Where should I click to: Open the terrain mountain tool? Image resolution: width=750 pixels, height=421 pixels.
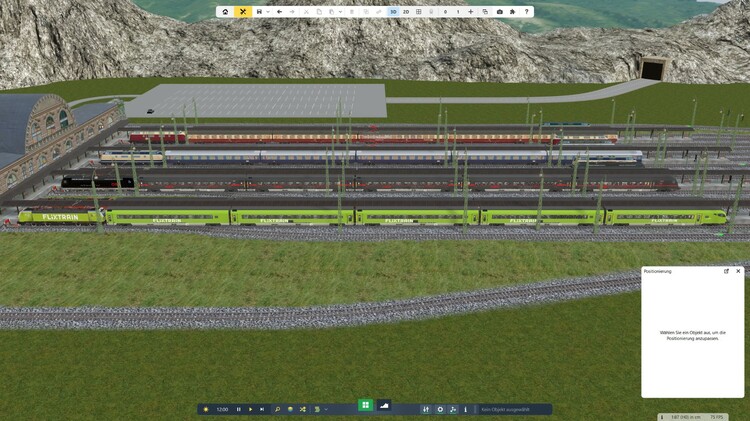(384, 405)
